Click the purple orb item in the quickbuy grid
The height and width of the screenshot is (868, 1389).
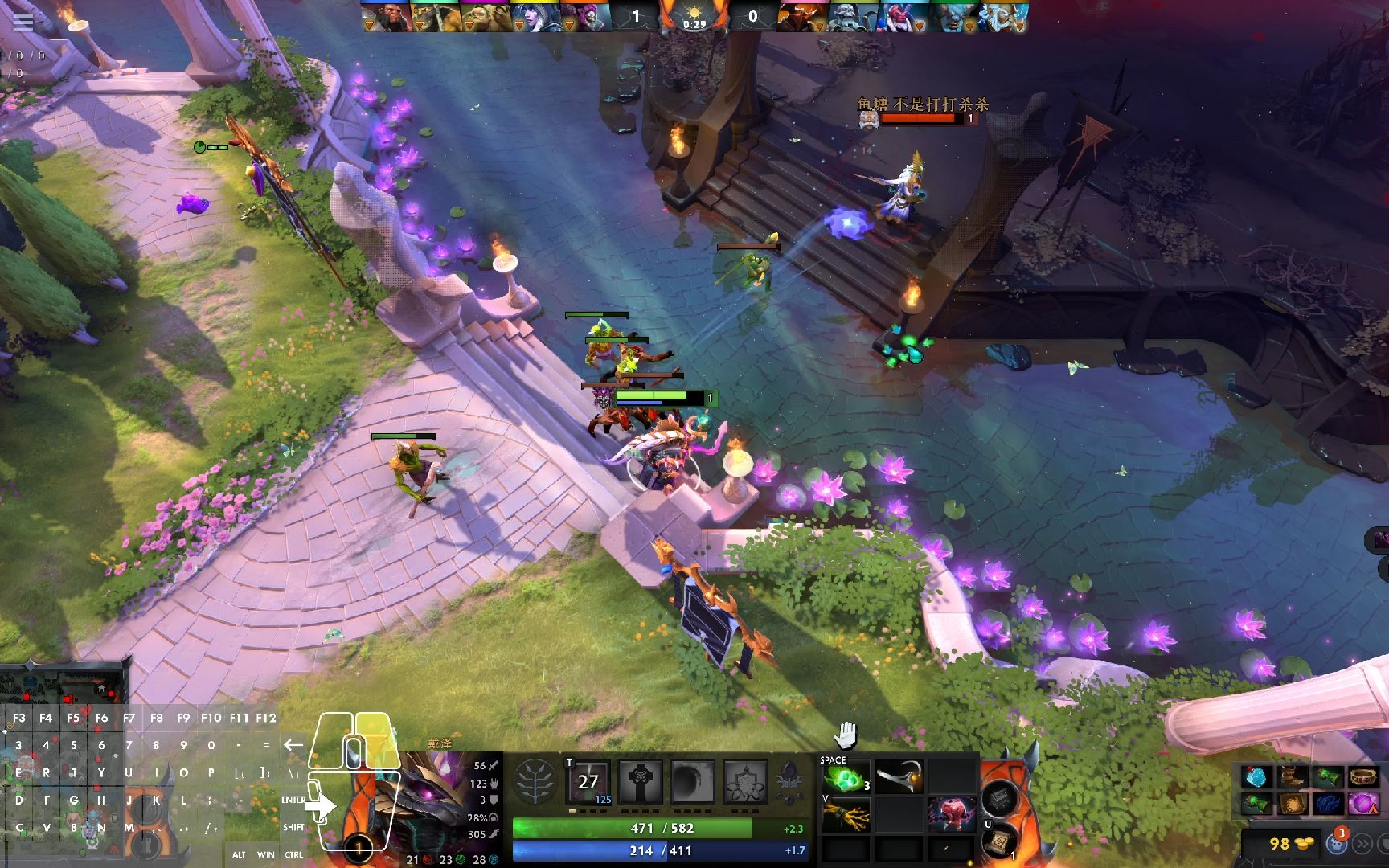pyautogui.click(x=1364, y=803)
